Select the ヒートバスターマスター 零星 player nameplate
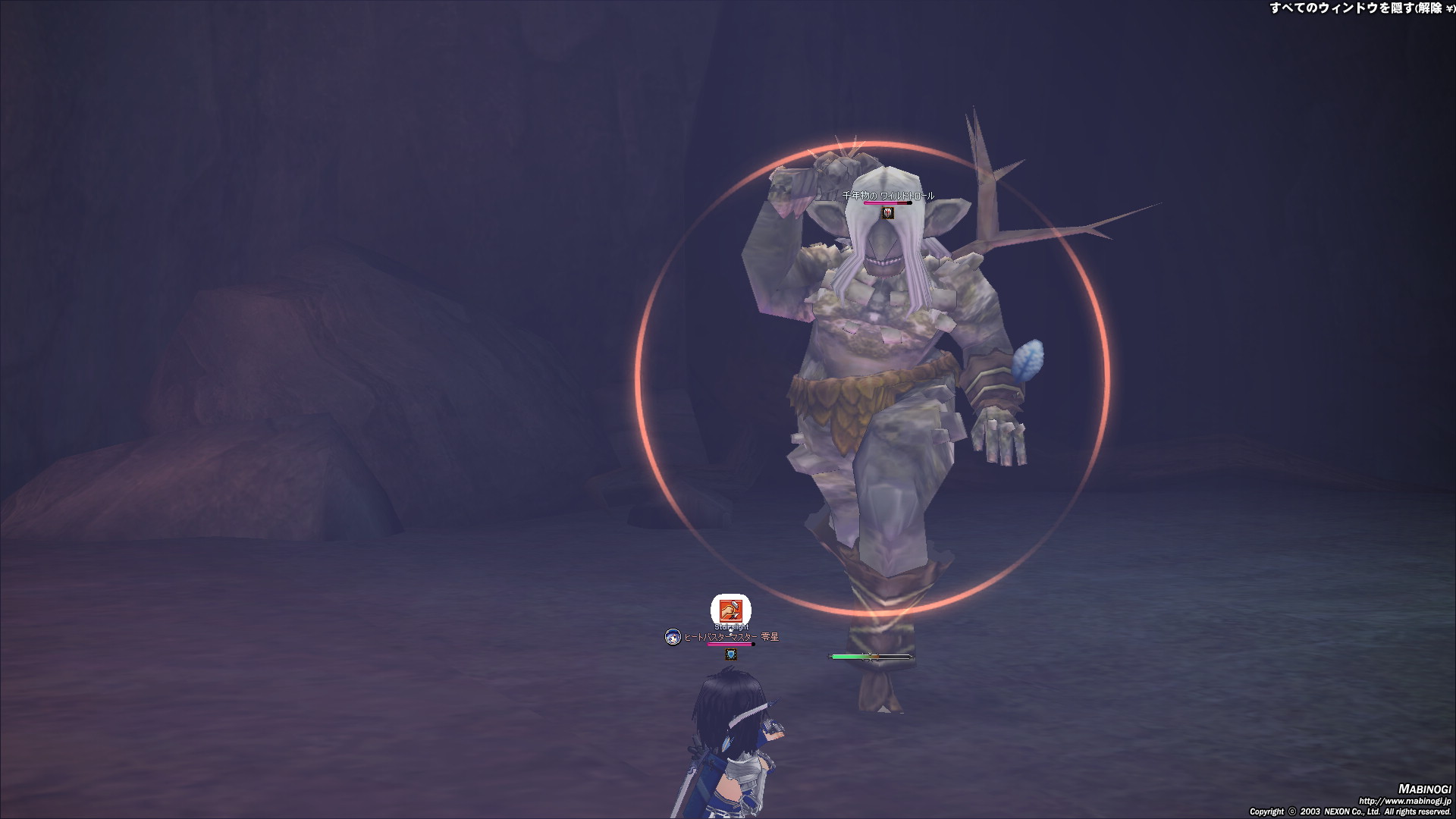Viewport: 1456px width, 819px height. coord(731,637)
